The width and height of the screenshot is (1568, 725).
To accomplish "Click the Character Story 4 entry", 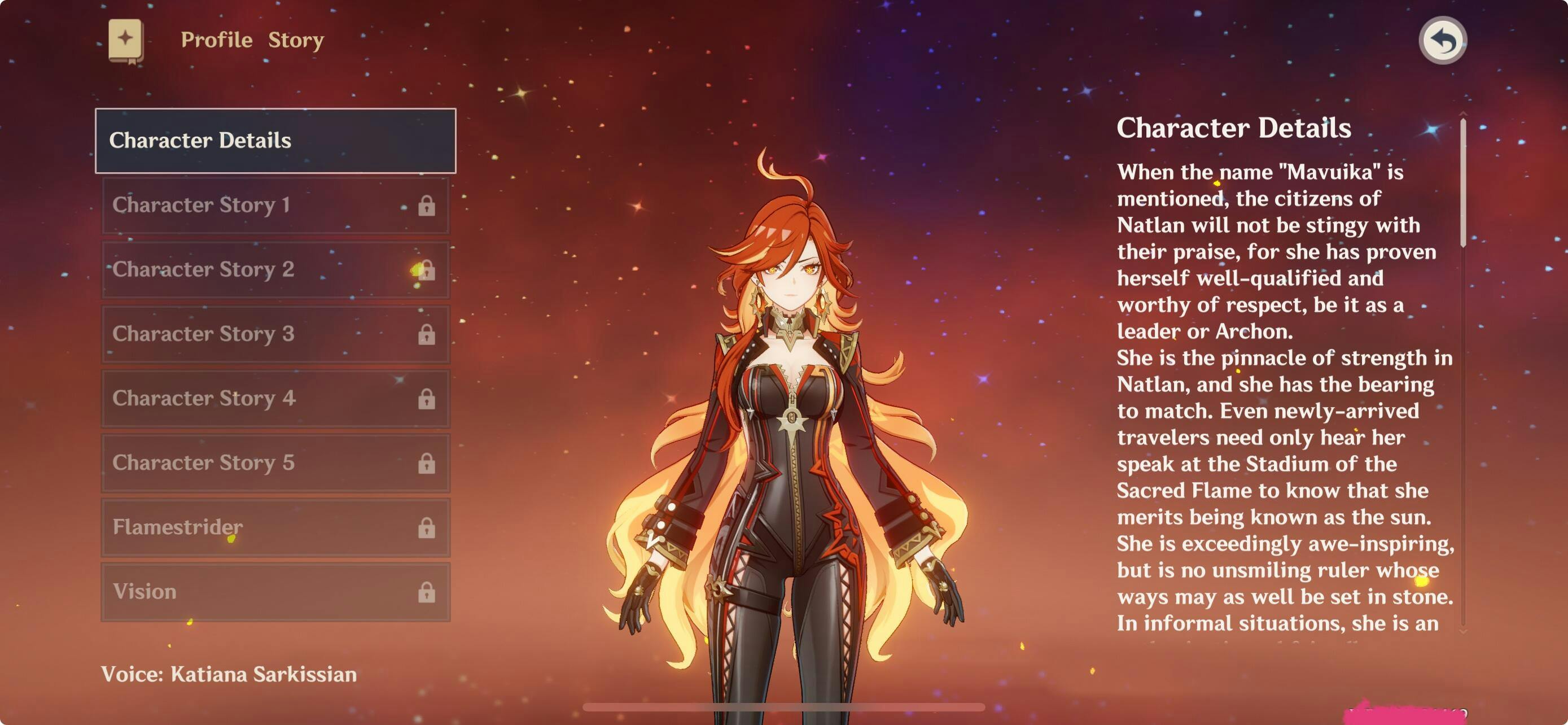I will pyautogui.click(x=275, y=399).
